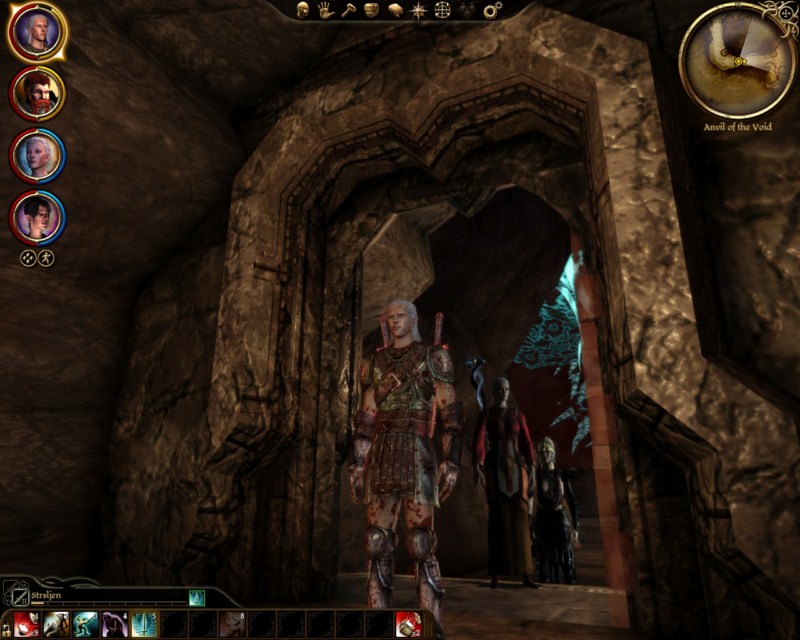This screenshot has height=640, width=800.
Task: Select the red-bearded dwarf party portrait
Action: 38,93
